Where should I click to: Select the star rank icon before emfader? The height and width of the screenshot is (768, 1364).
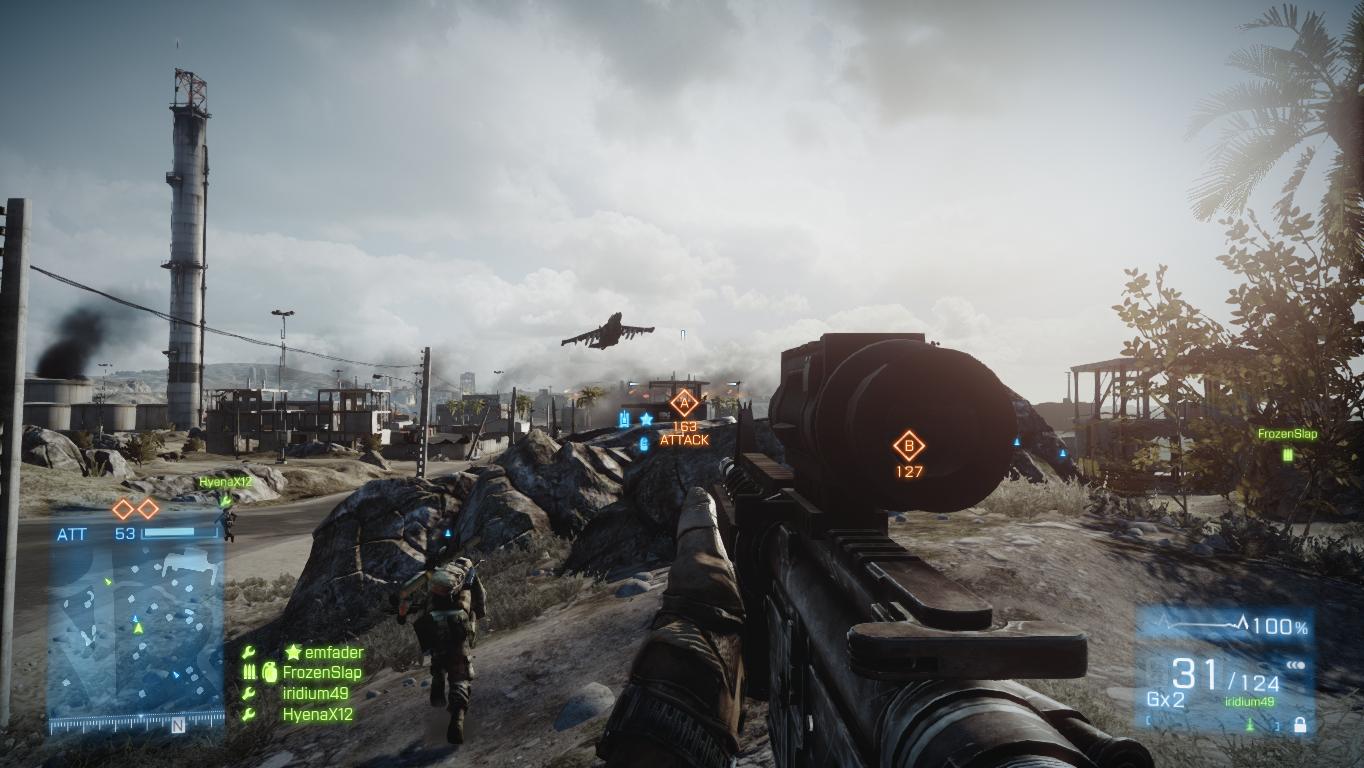click(x=294, y=652)
